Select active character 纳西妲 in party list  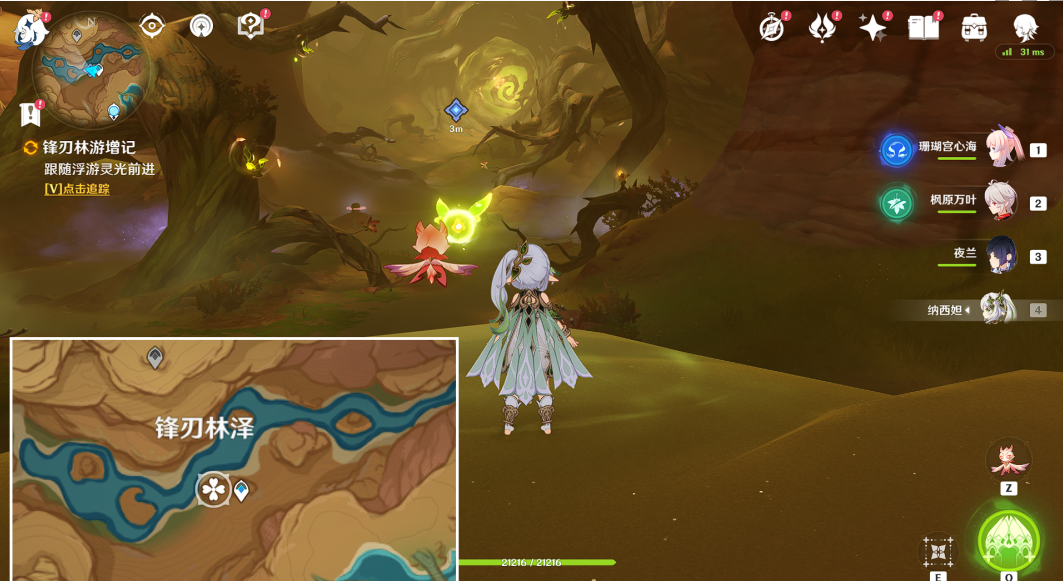998,309
